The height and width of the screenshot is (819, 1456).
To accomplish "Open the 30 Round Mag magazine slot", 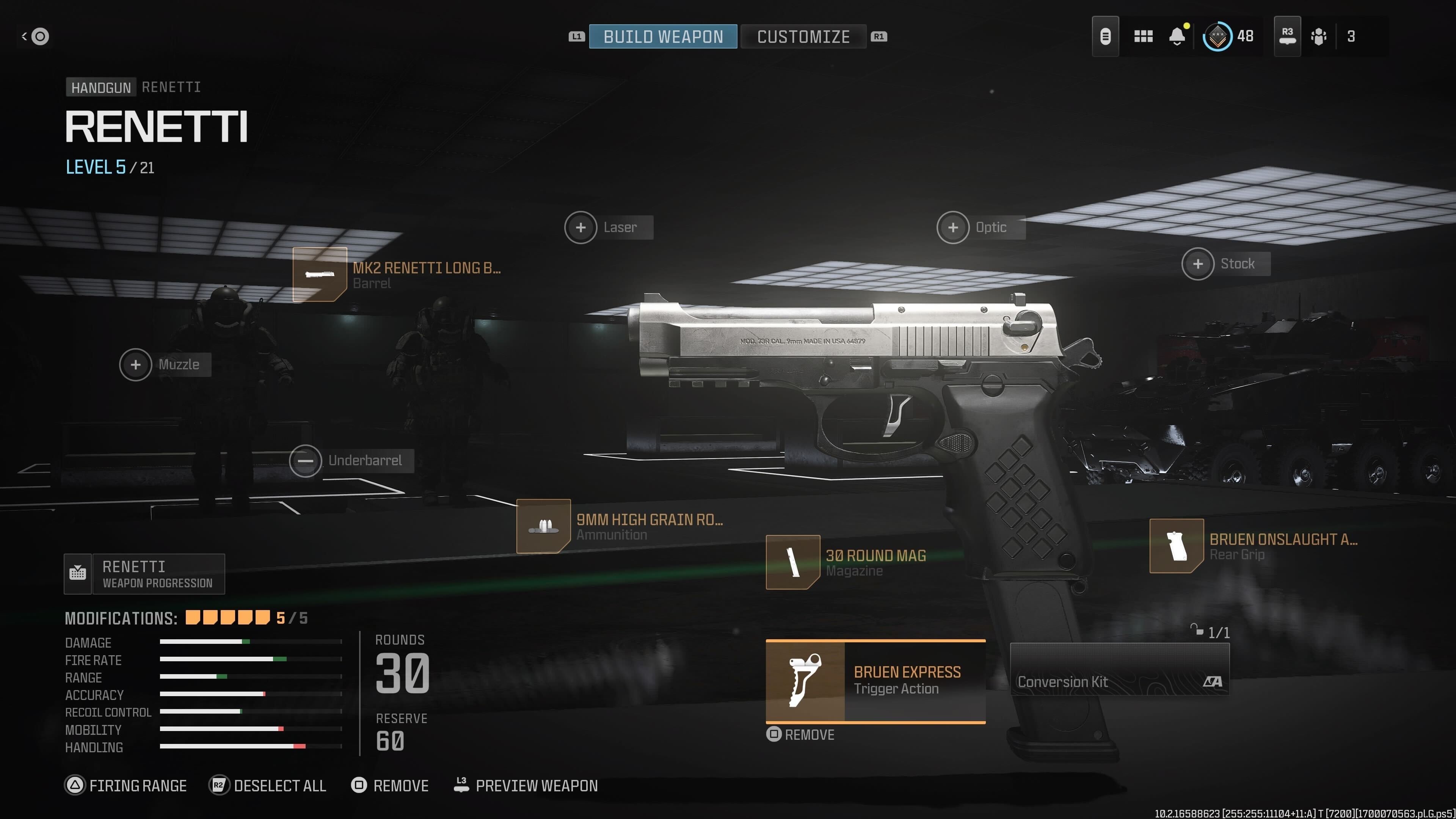I will coord(793,563).
